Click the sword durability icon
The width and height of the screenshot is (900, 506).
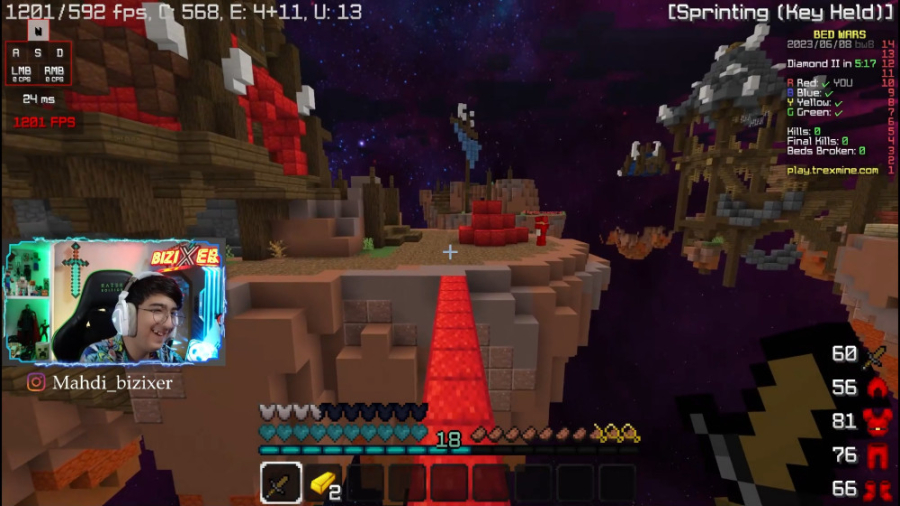tap(874, 355)
